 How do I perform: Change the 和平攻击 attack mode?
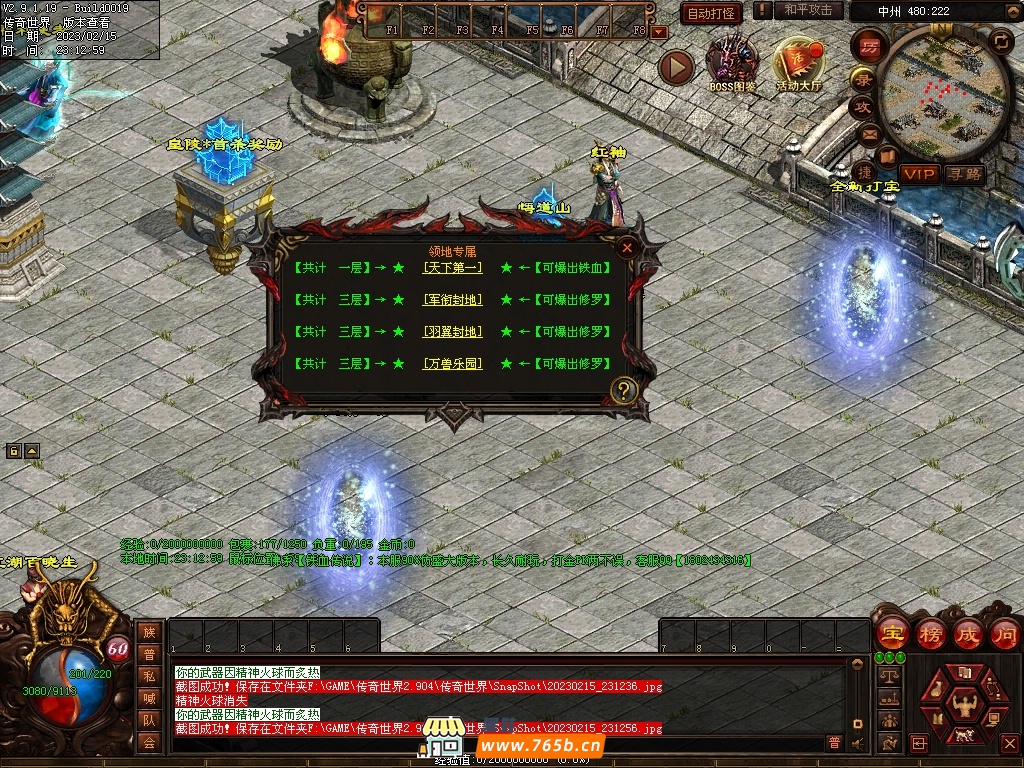[807, 10]
